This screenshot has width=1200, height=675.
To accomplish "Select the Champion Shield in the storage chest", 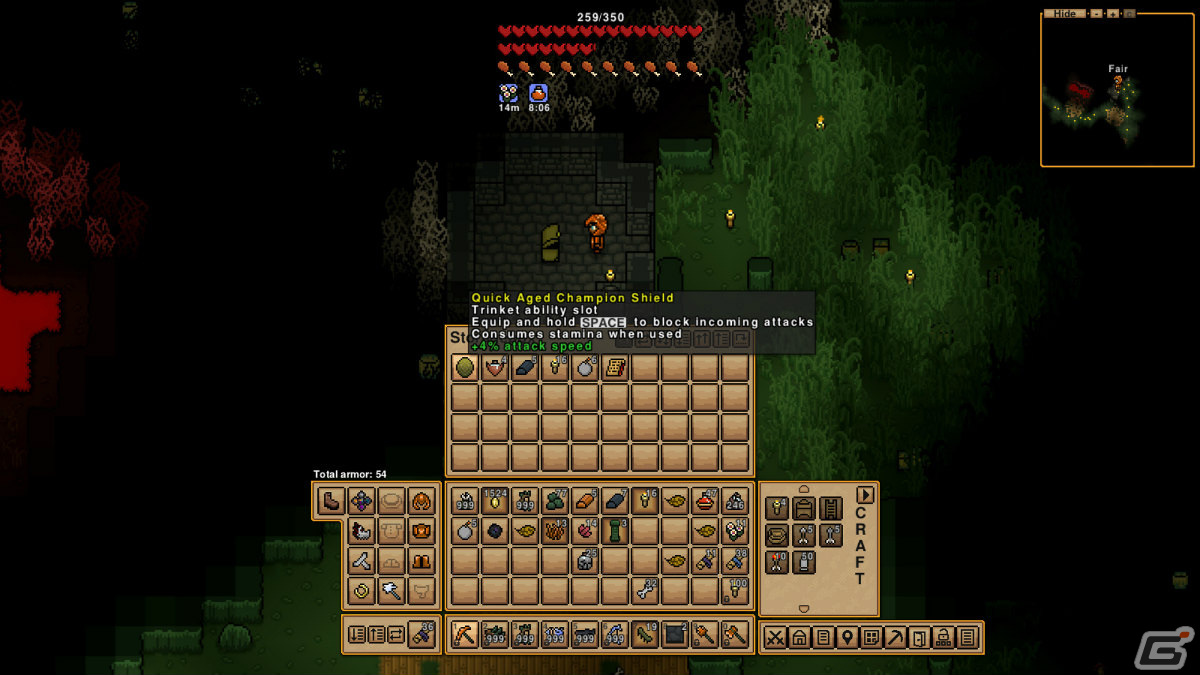I will tap(465, 368).
